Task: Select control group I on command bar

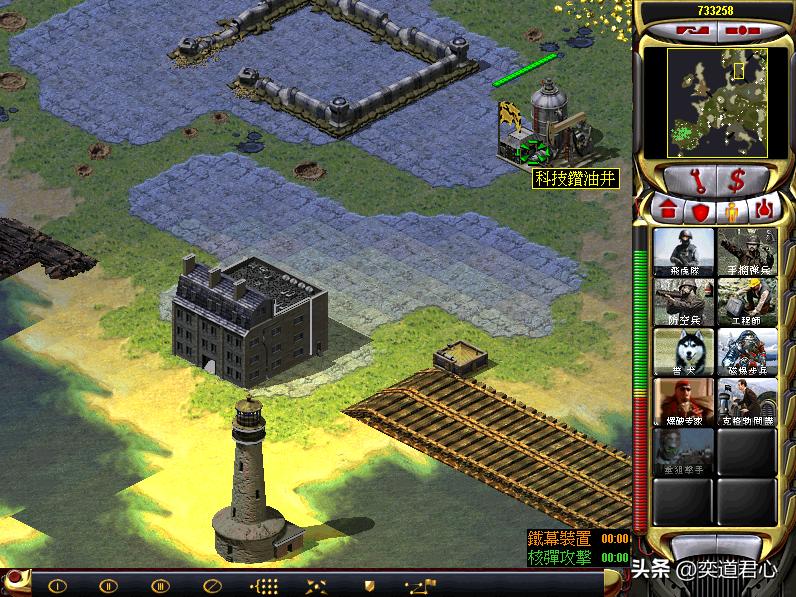Action: click(58, 585)
